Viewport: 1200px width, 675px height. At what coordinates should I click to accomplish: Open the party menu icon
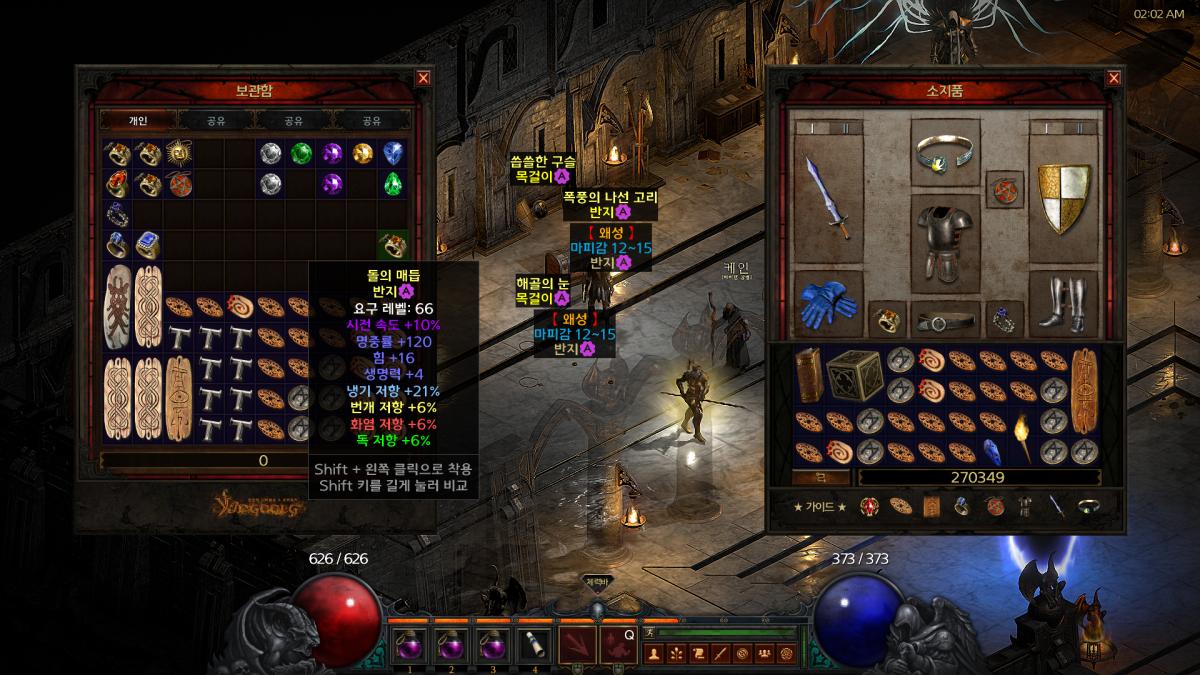click(764, 654)
